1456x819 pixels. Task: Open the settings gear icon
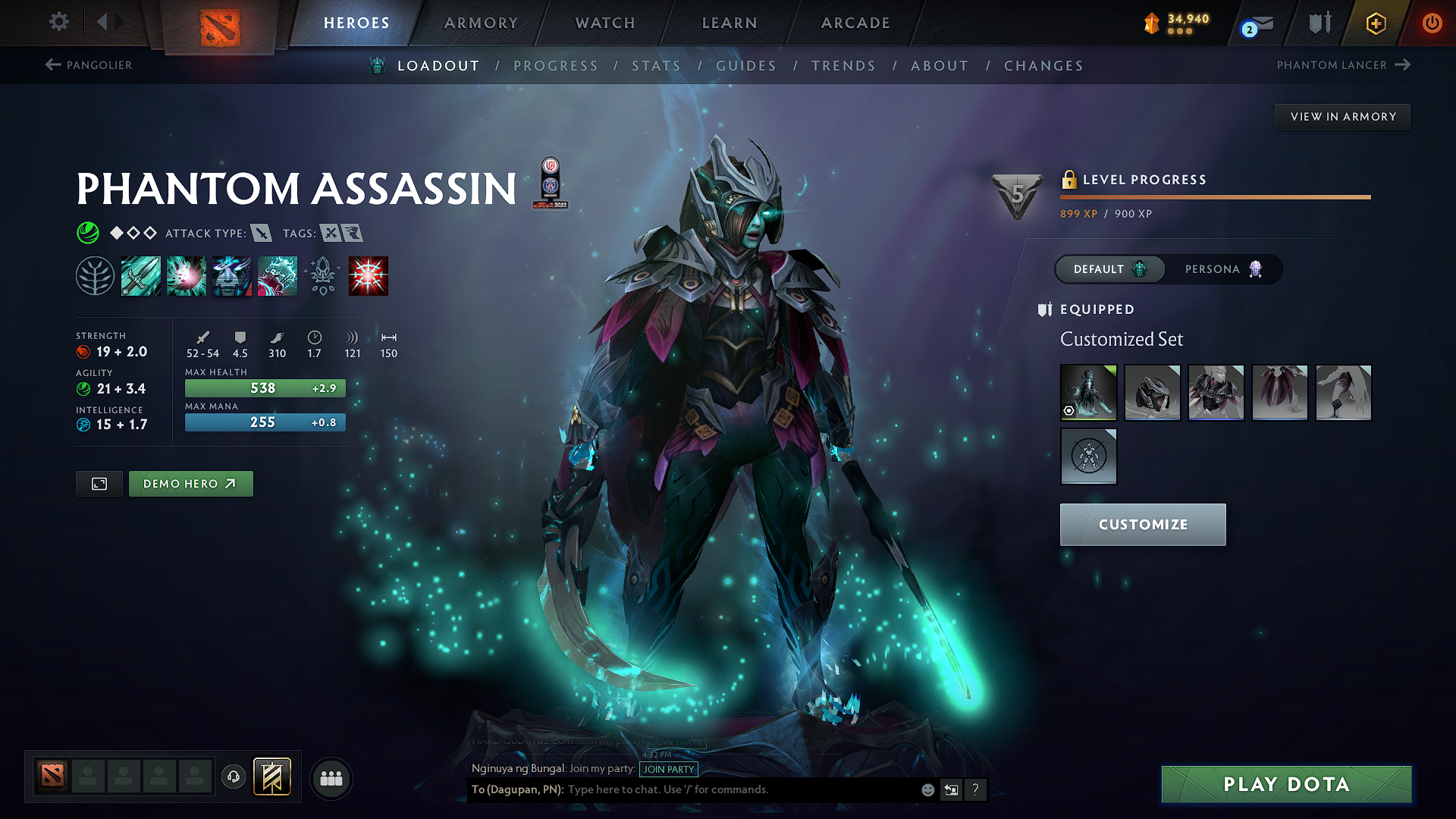[x=58, y=22]
